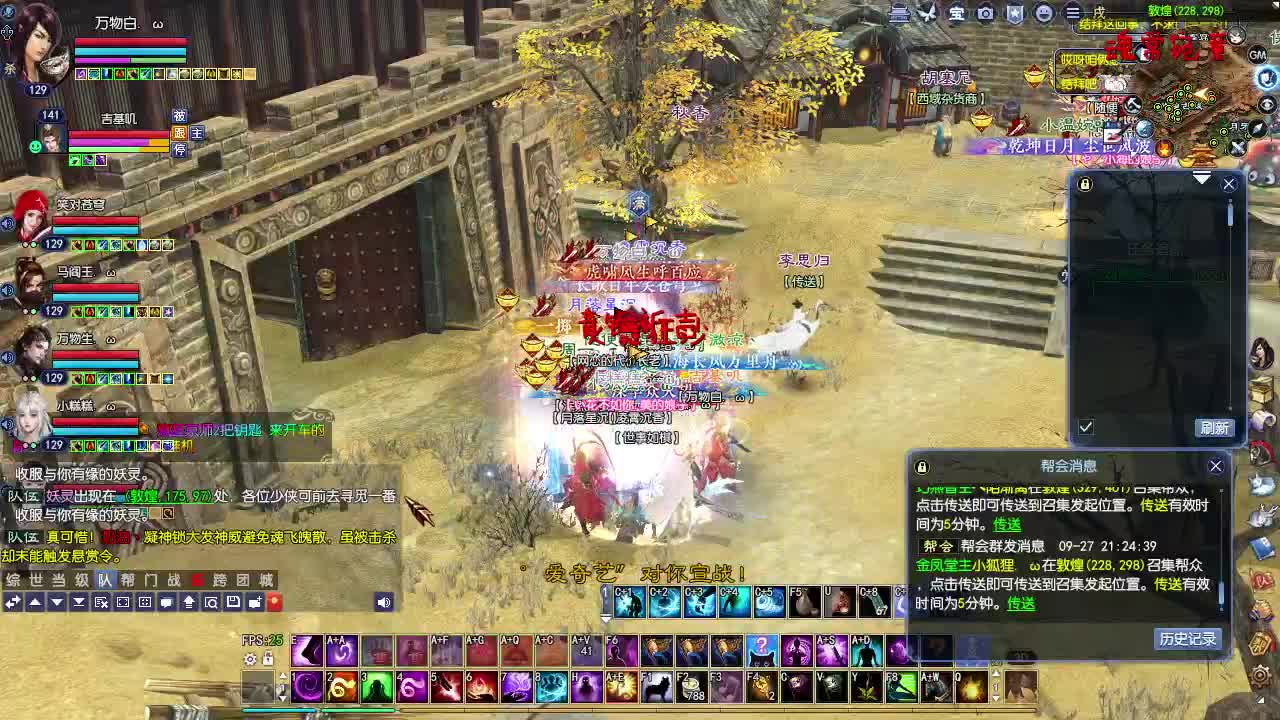Click the camera screenshot icon on top bar
The image size is (1280, 720).
click(x=984, y=12)
